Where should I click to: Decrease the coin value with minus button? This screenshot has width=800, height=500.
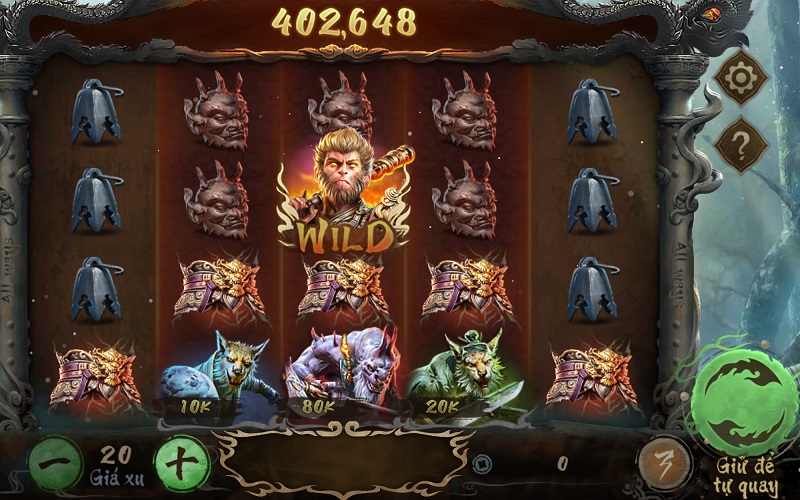pos(54,463)
